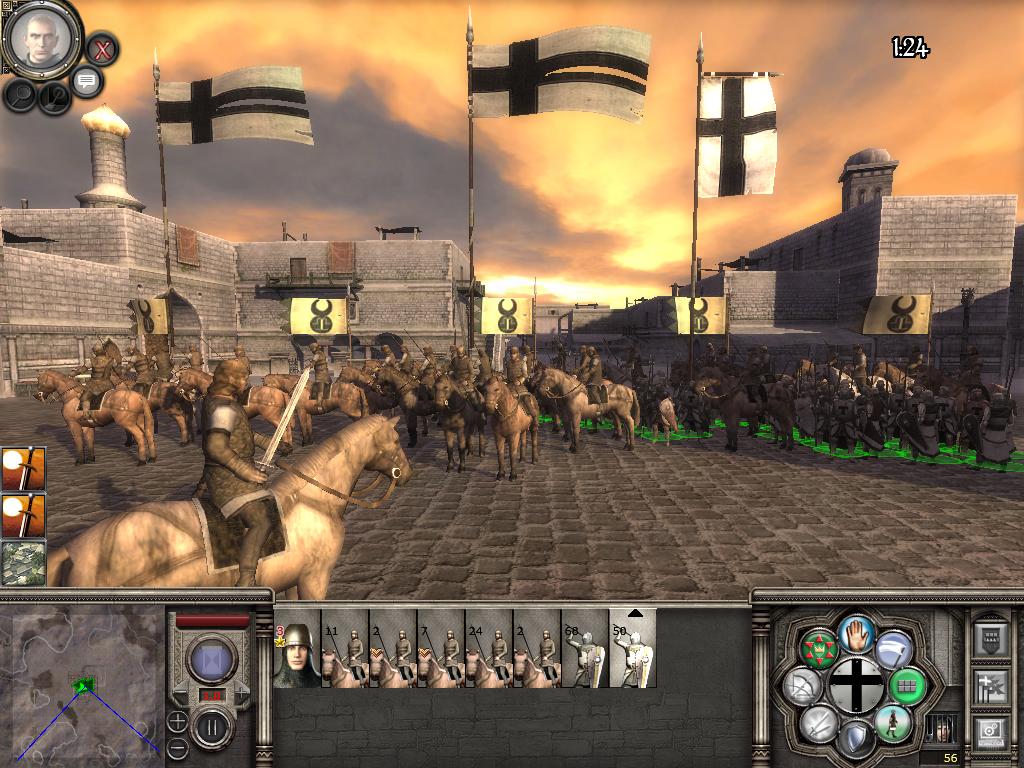The height and width of the screenshot is (768, 1024).
Task: Click the hourglass game speed button
Action: pyautogui.click(x=212, y=660)
